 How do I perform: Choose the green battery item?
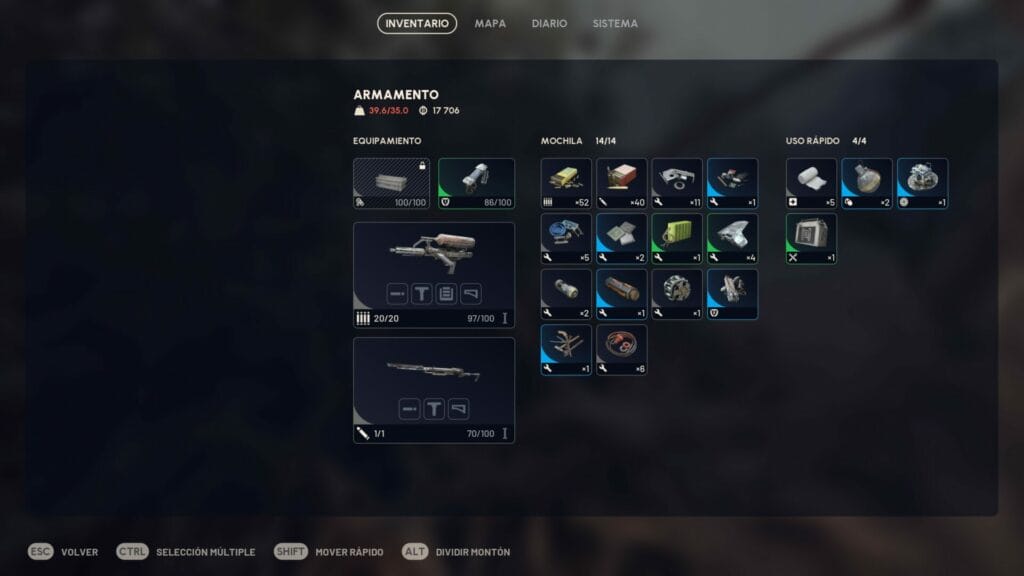[677, 238]
